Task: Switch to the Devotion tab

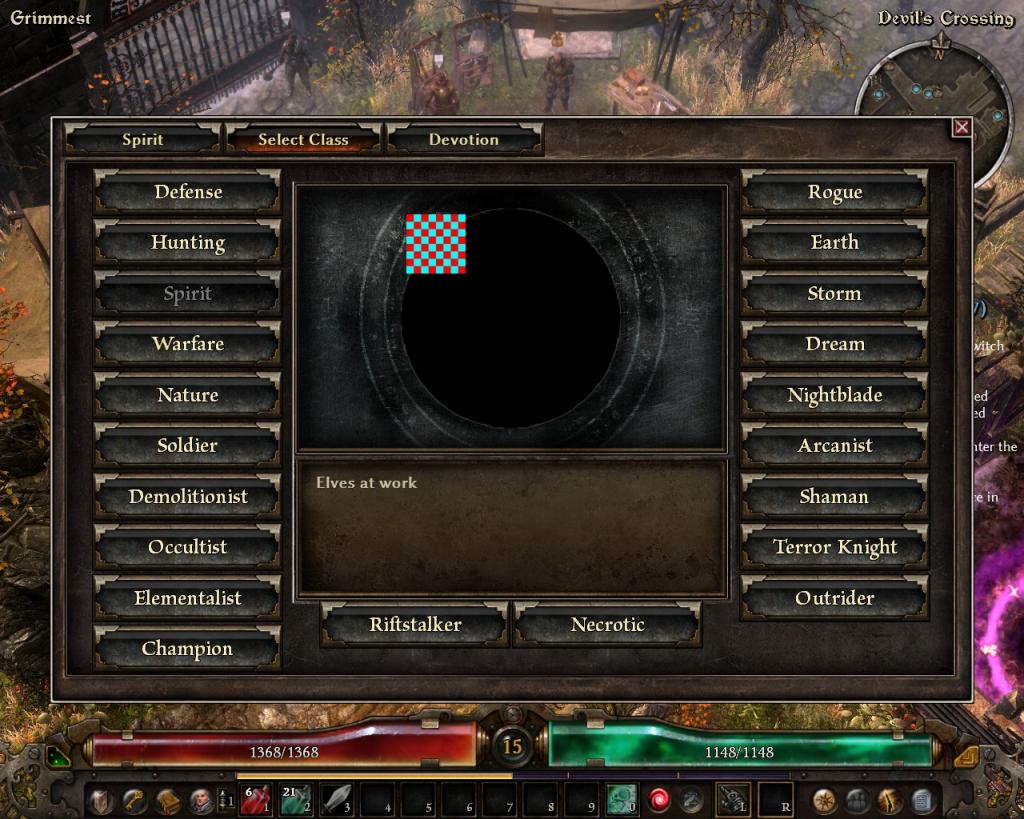Action: coord(464,139)
